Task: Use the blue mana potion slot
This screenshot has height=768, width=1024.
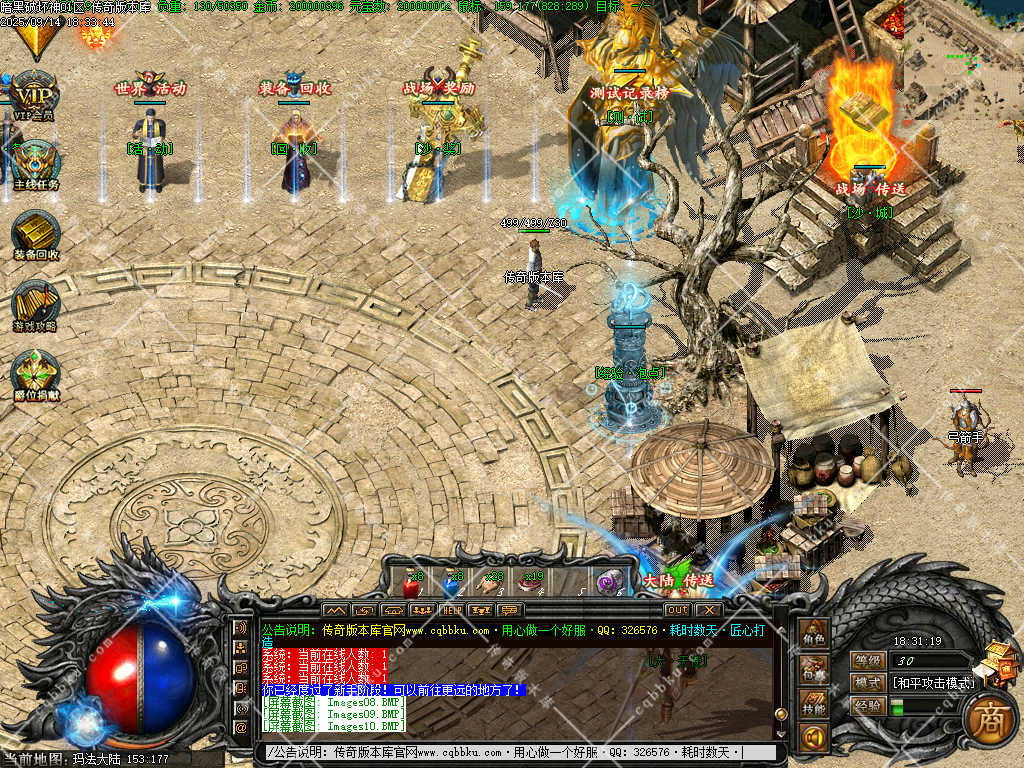Action: tap(452, 582)
